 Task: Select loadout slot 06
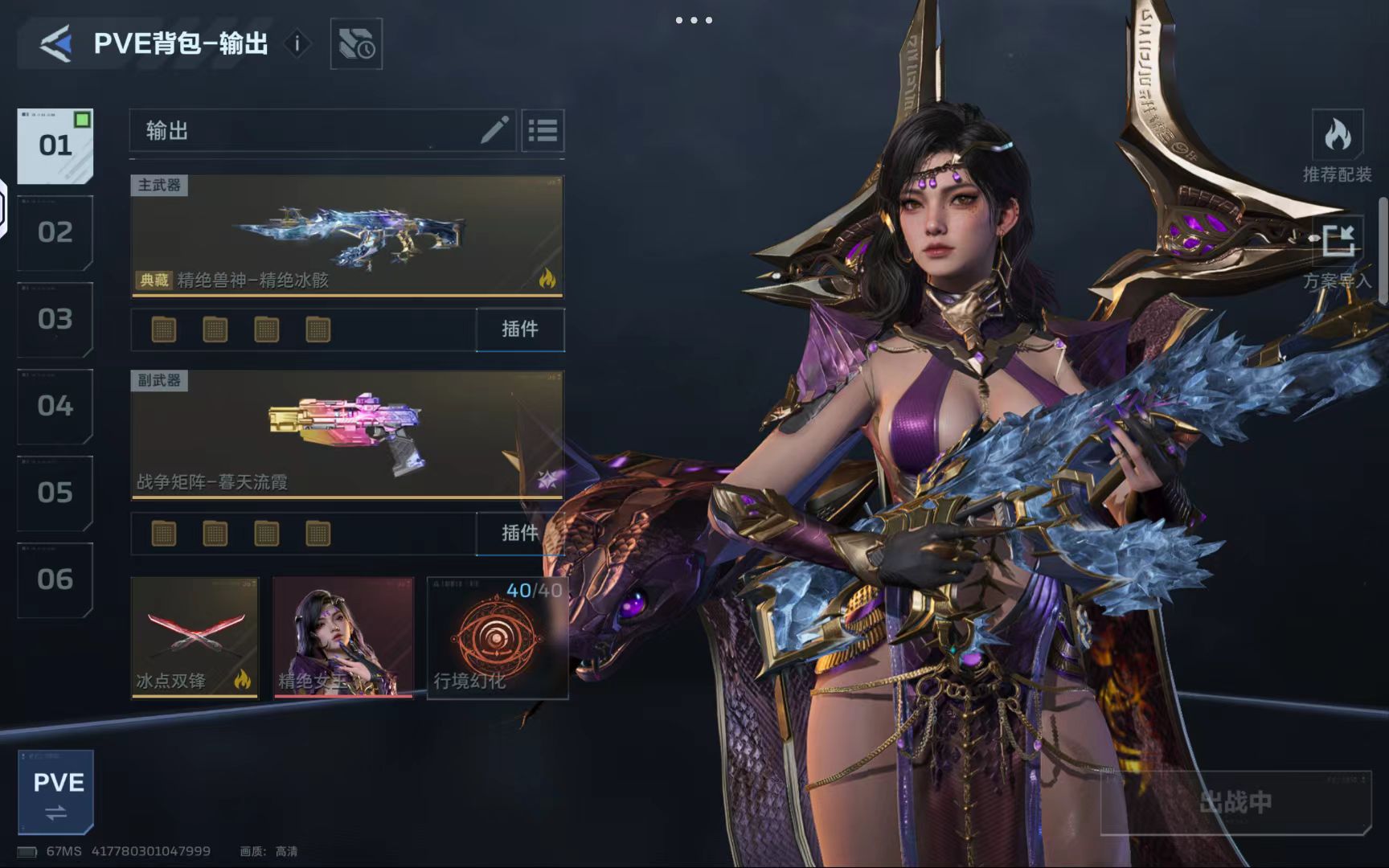pyautogui.click(x=55, y=579)
